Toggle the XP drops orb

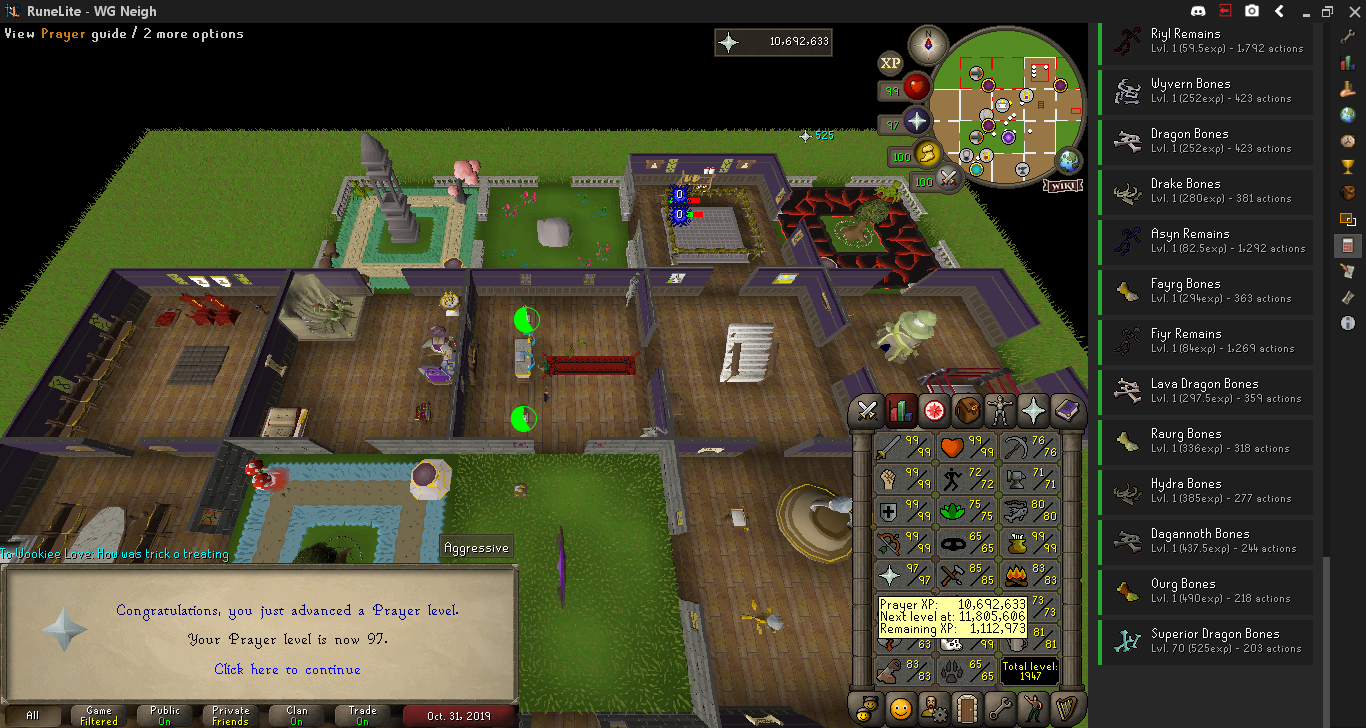[x=890, y=63]
